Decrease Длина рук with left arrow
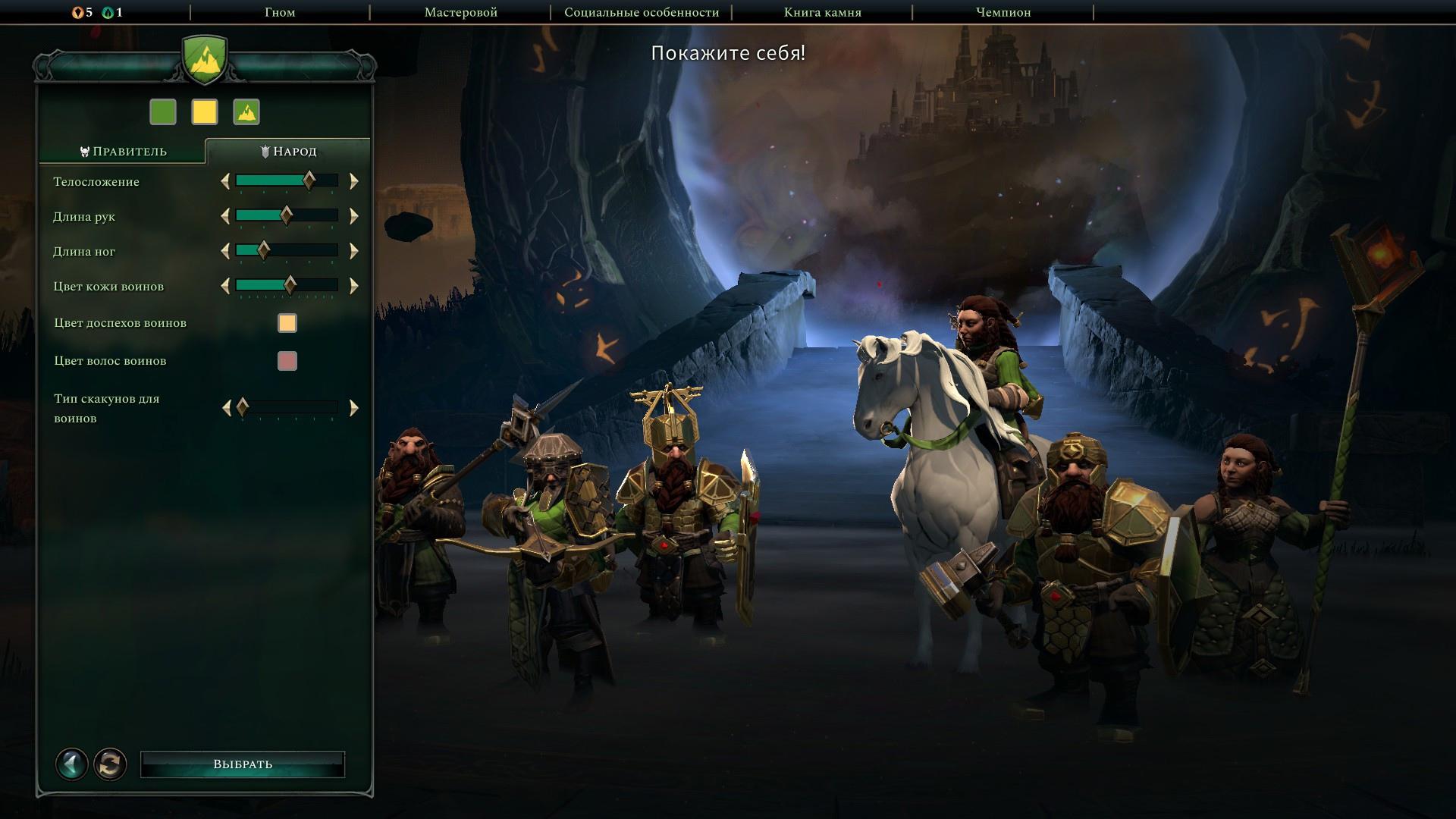Image resolution: width=1456 pixels, height=819 pixels. [x=225, y=216]
